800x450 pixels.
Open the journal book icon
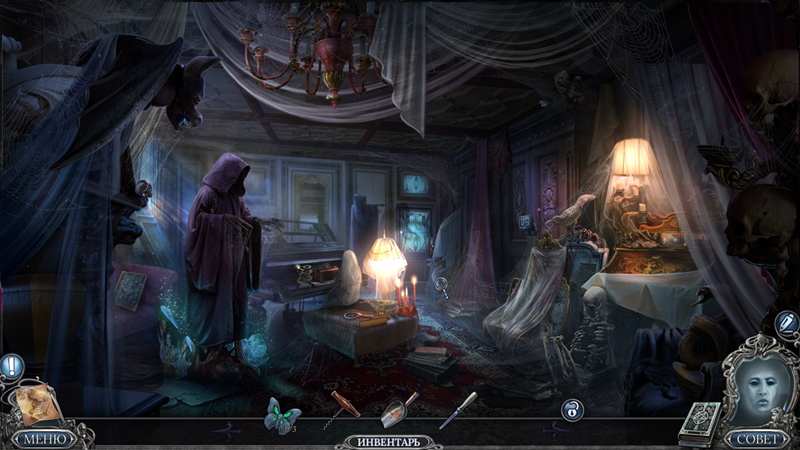pyautogui.click(x=700, y=421)
